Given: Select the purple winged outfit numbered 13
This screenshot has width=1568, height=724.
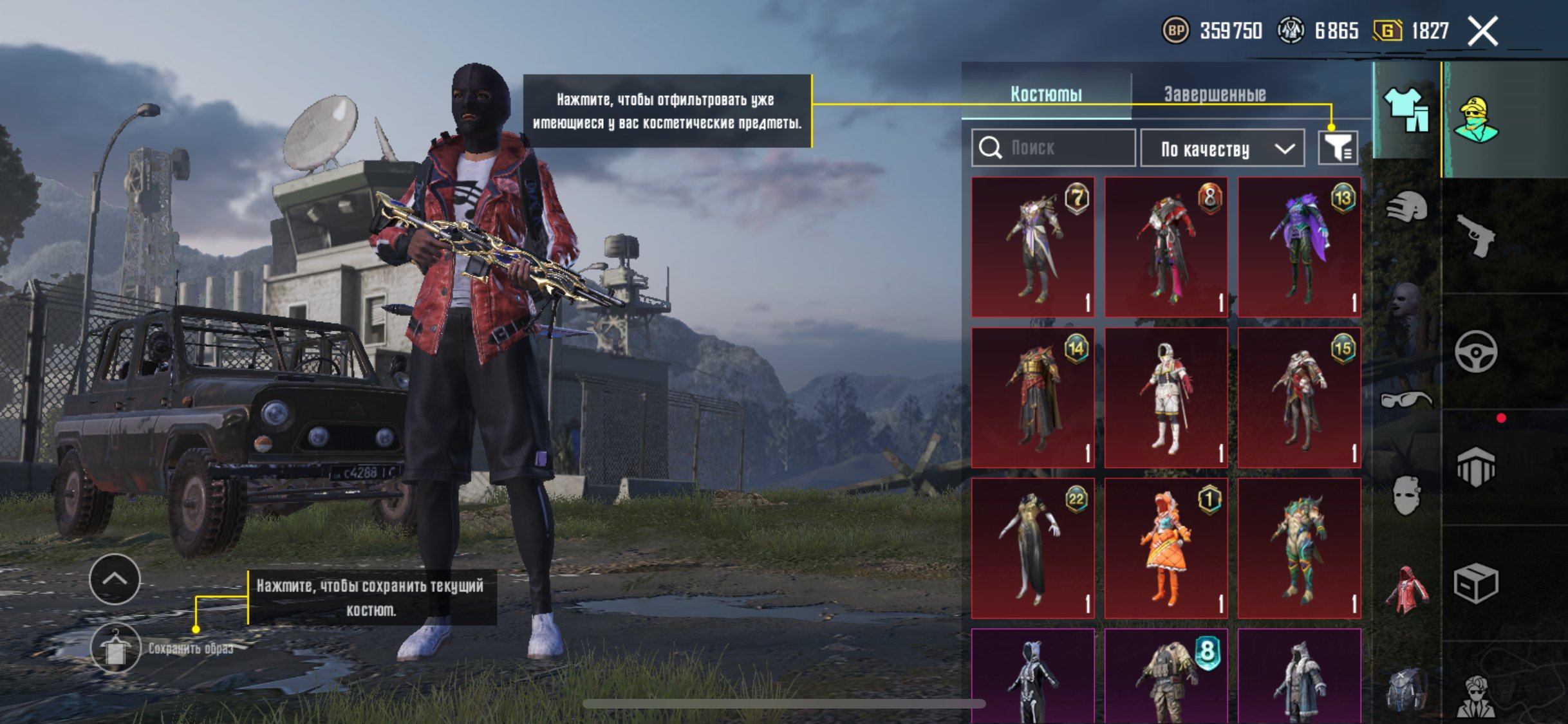Looking at the screenshot, I should (1299, 247).
